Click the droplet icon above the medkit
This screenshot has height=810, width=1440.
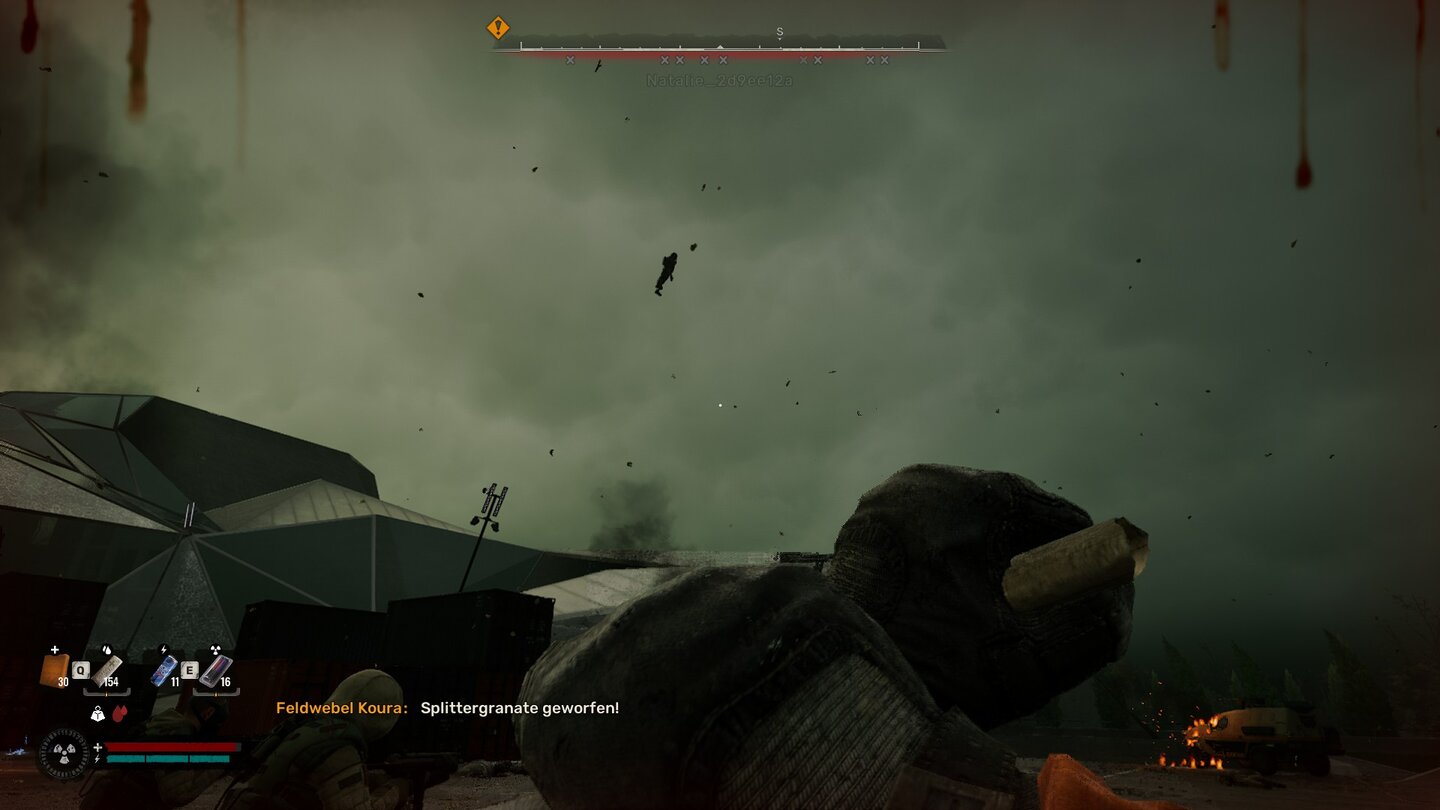tap(107, 650)
